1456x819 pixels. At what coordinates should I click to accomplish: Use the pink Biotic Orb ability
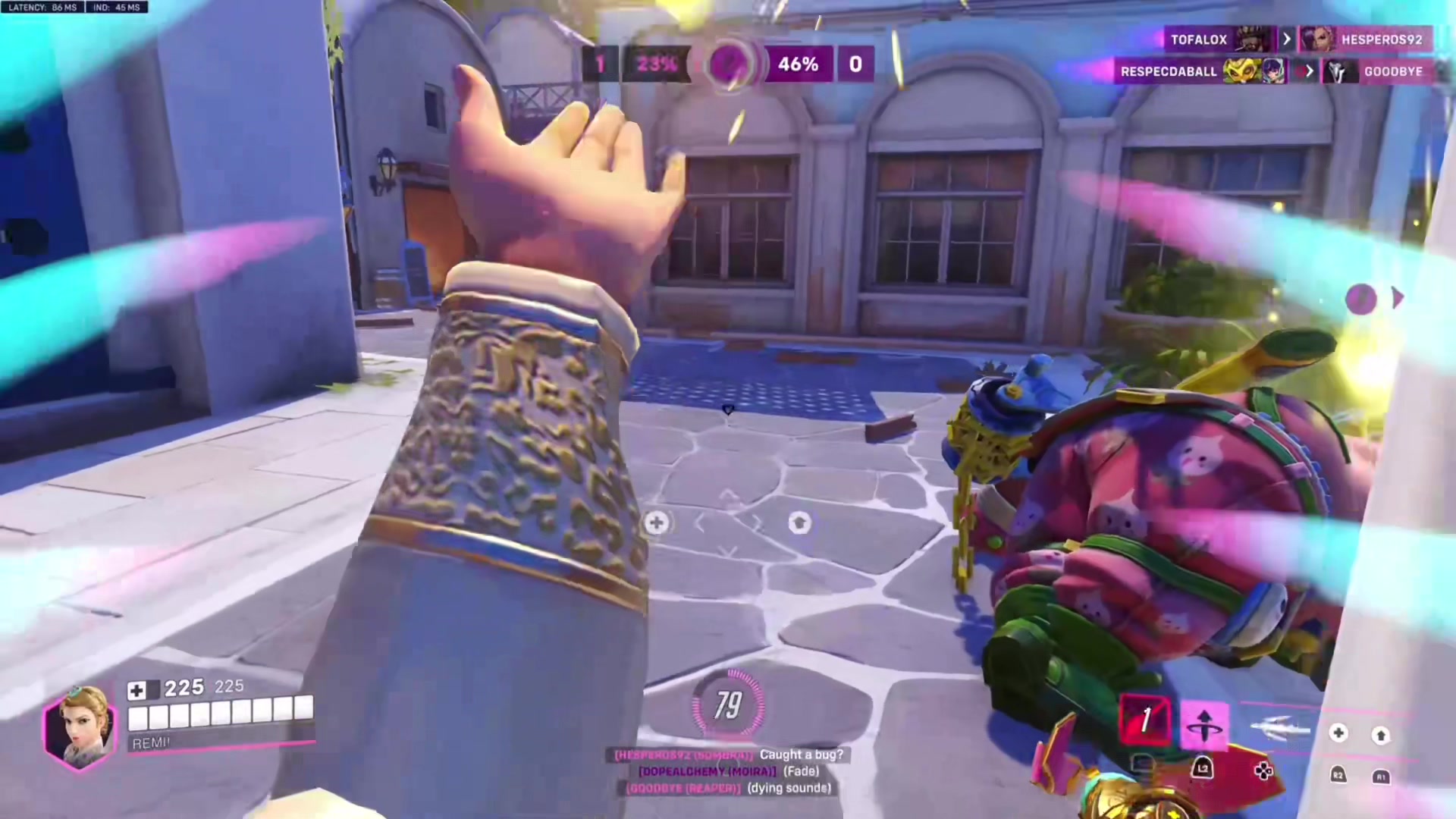point(1204,724)
